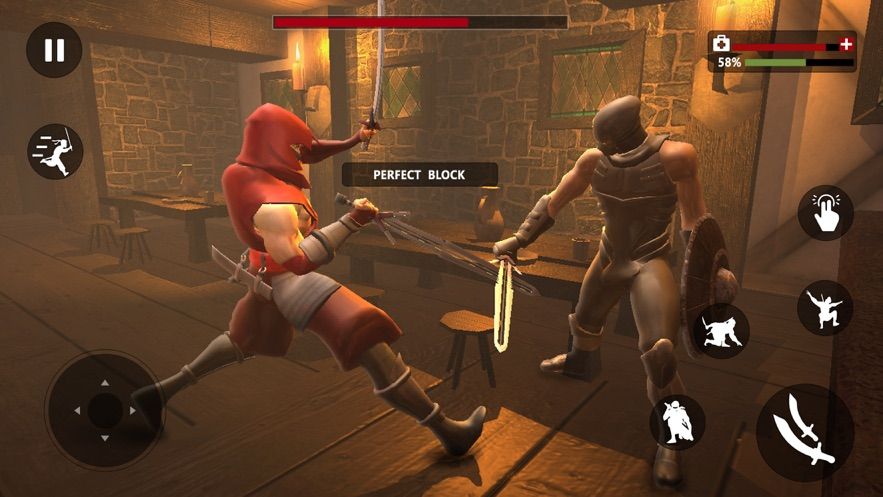Use the tap finger interaction button
The image size is (883, 497).
tap(825, 213)
